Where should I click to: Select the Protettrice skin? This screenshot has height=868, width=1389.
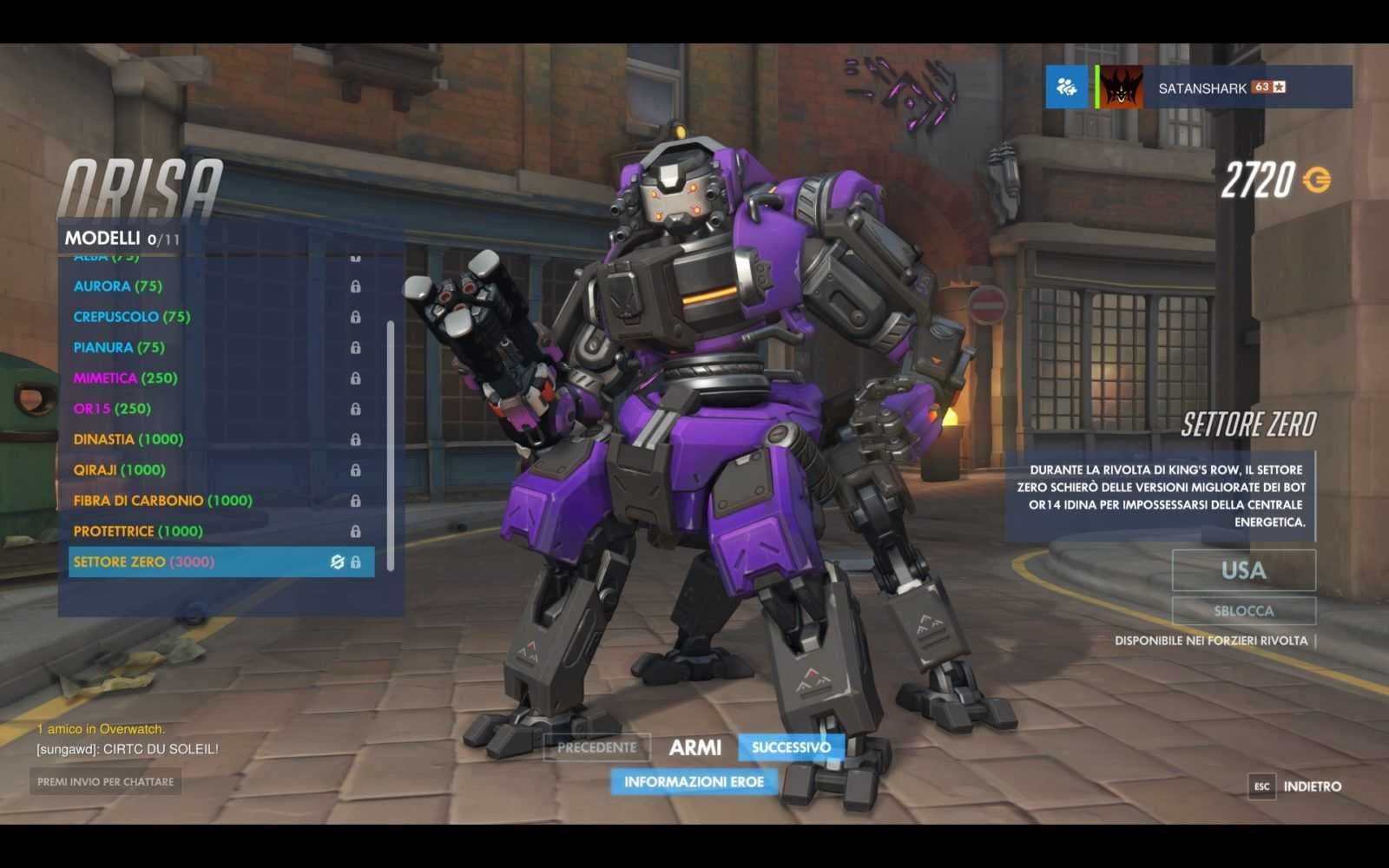(x=138, y=531)
